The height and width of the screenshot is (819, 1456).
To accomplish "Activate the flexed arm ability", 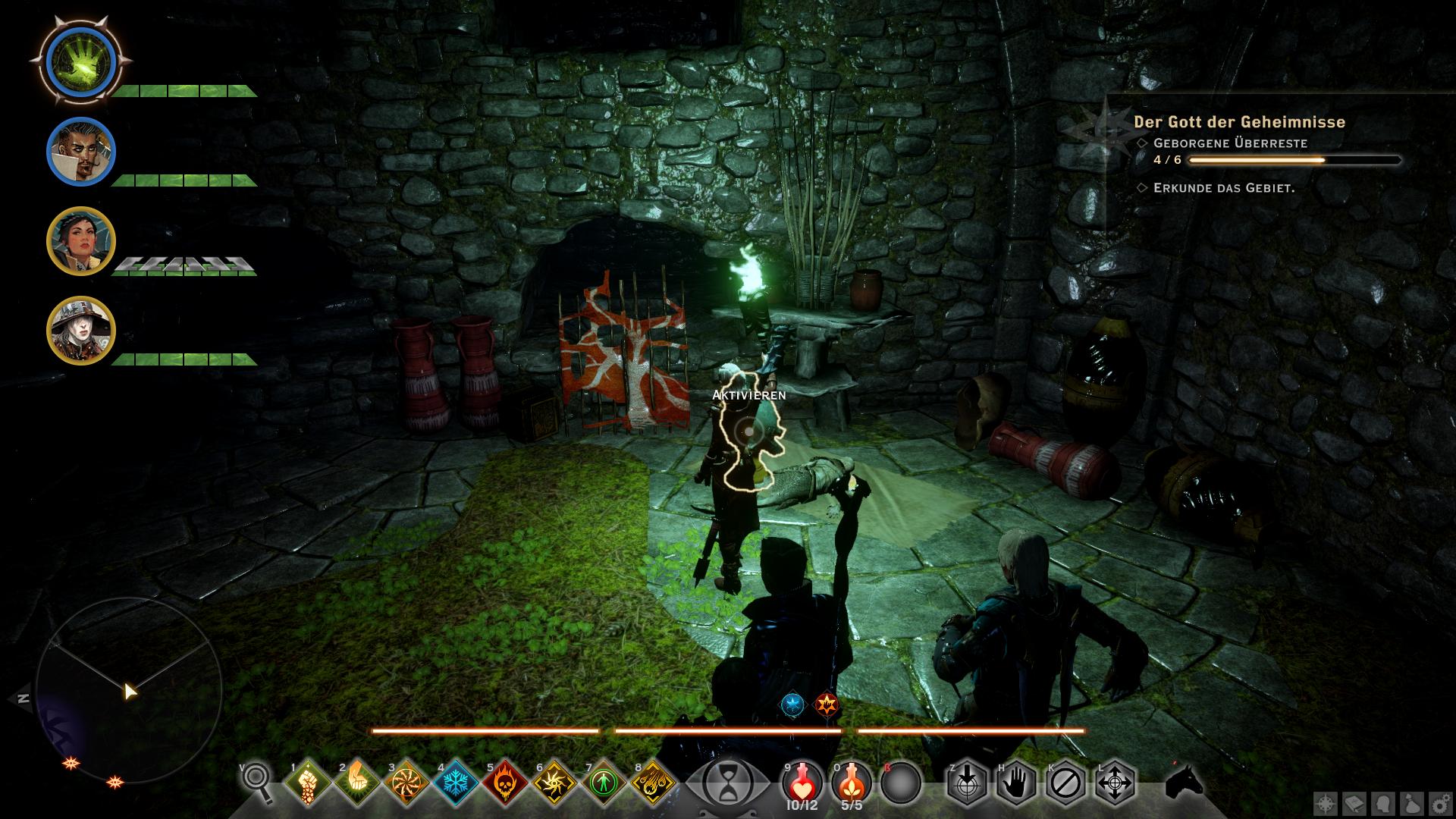I will pos(357,782).
